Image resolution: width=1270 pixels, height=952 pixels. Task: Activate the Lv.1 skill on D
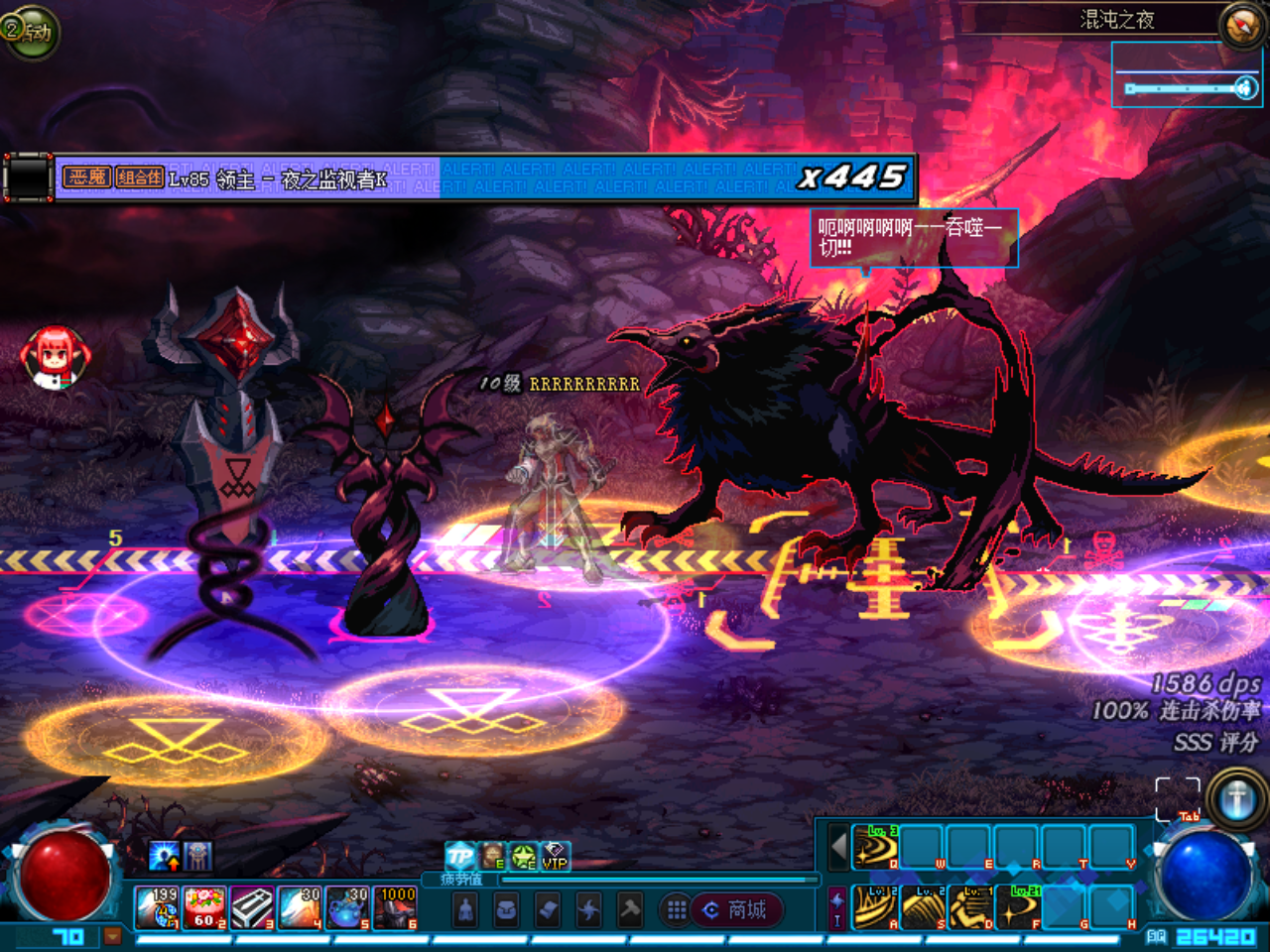pos(970,906)
